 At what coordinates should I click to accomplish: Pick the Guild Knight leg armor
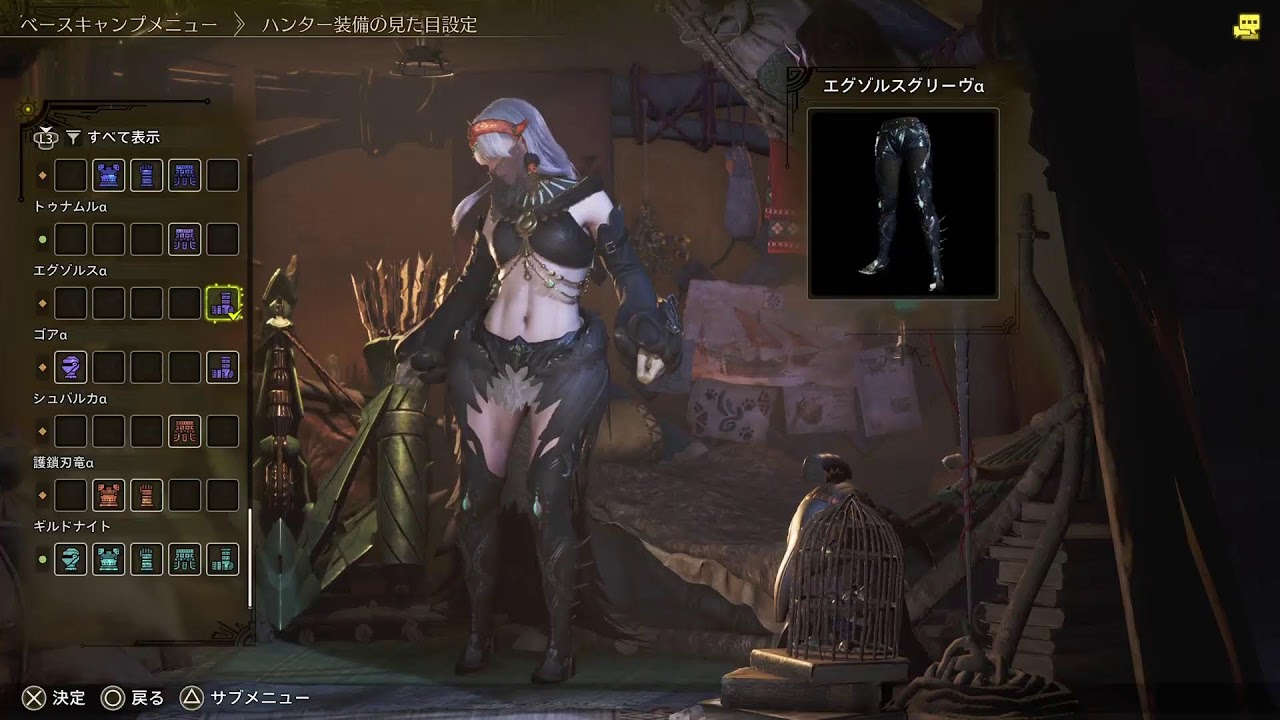[x=223, y=559]
